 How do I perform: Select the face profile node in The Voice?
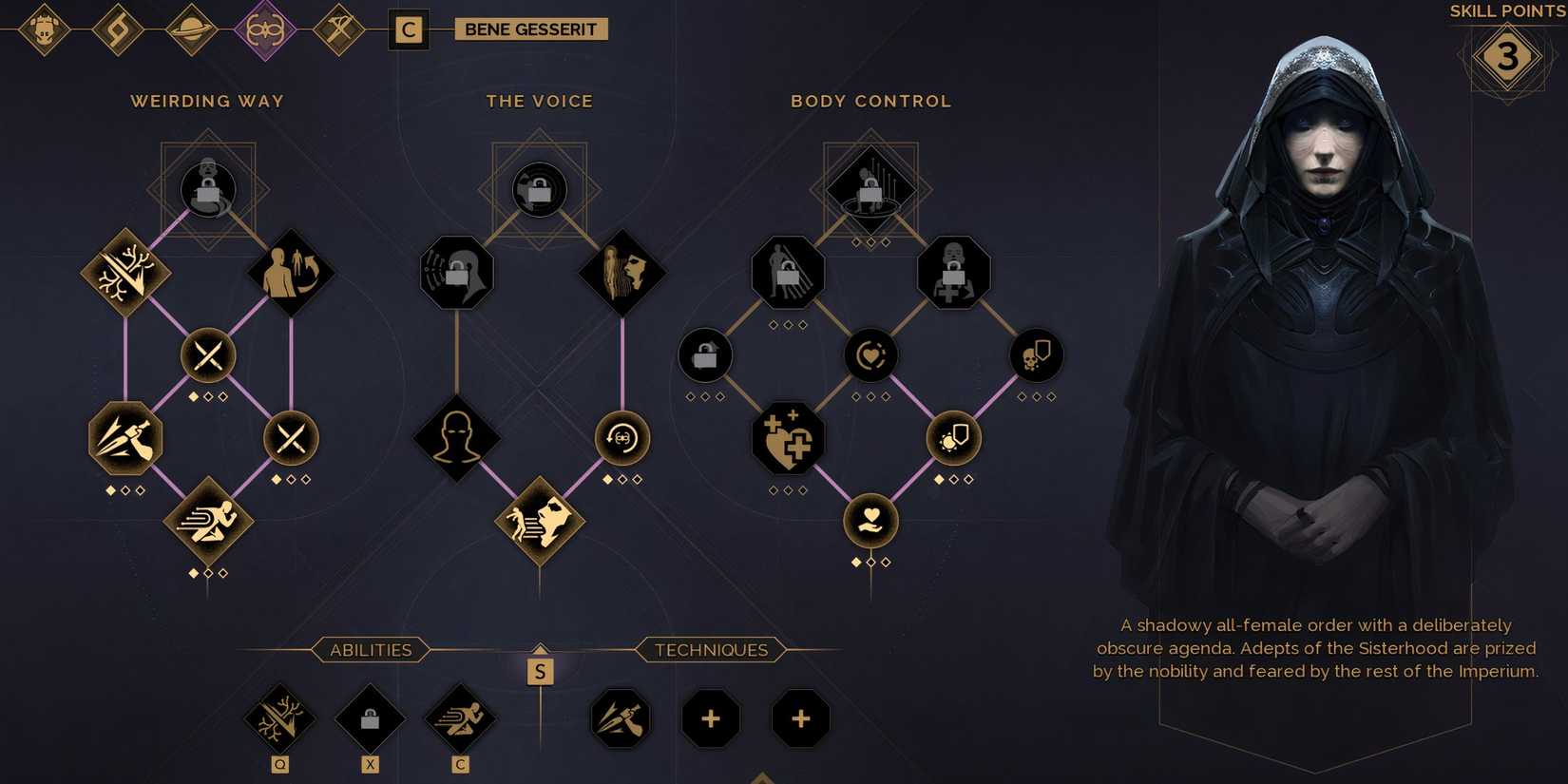621,271
